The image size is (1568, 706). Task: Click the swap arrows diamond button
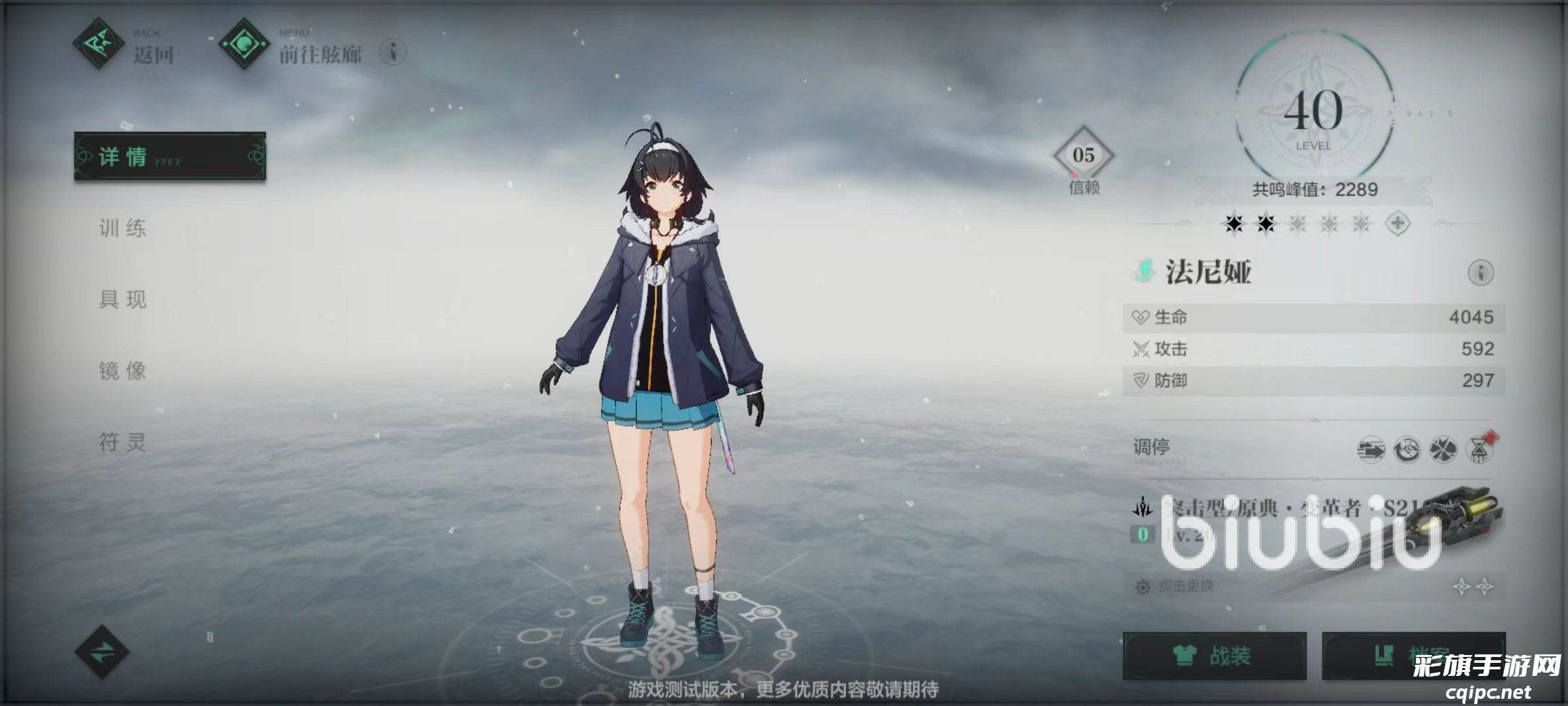coord(102,652)
